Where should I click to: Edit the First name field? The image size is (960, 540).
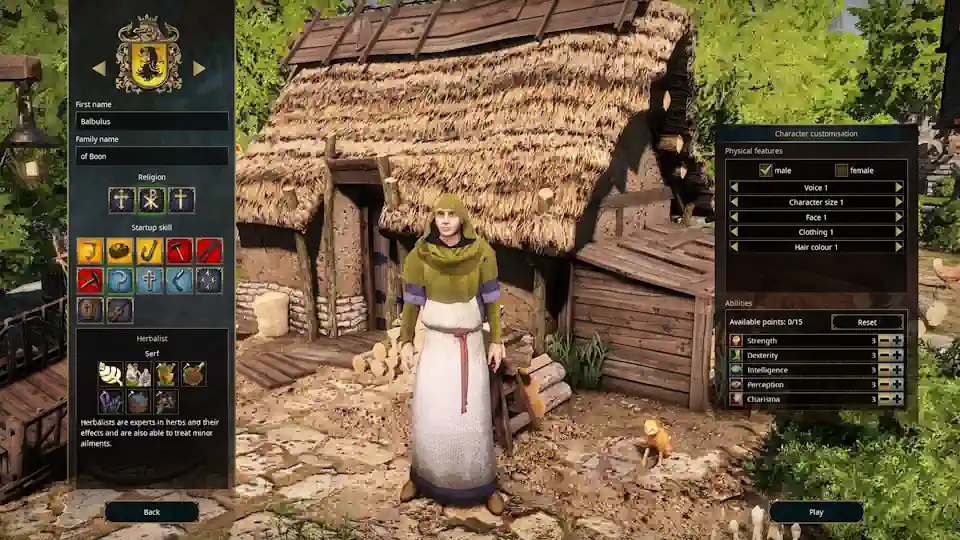(152, 121)
